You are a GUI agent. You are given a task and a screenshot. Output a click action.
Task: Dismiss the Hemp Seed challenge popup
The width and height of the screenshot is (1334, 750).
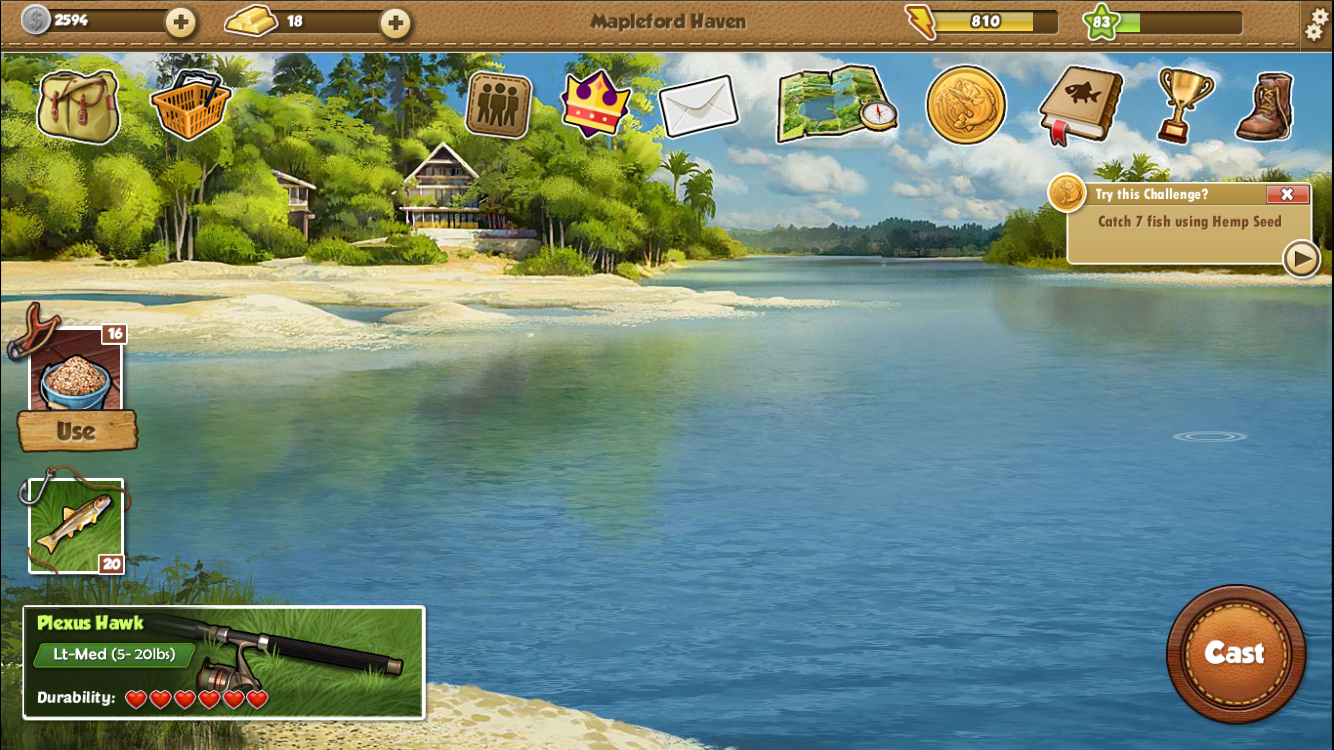click(1288, 194)
